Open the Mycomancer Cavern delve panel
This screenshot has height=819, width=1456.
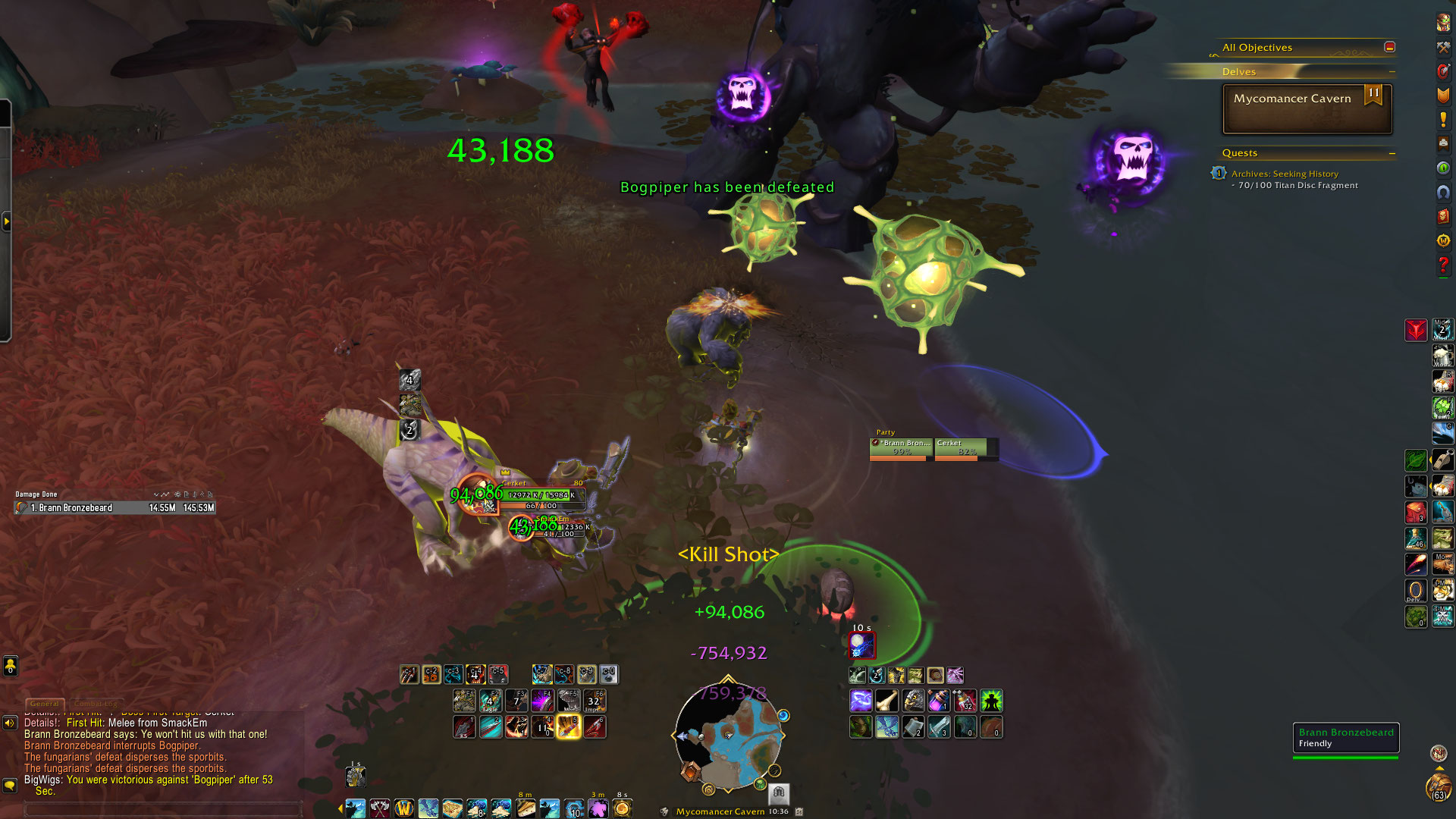(x=1307, y=108)
